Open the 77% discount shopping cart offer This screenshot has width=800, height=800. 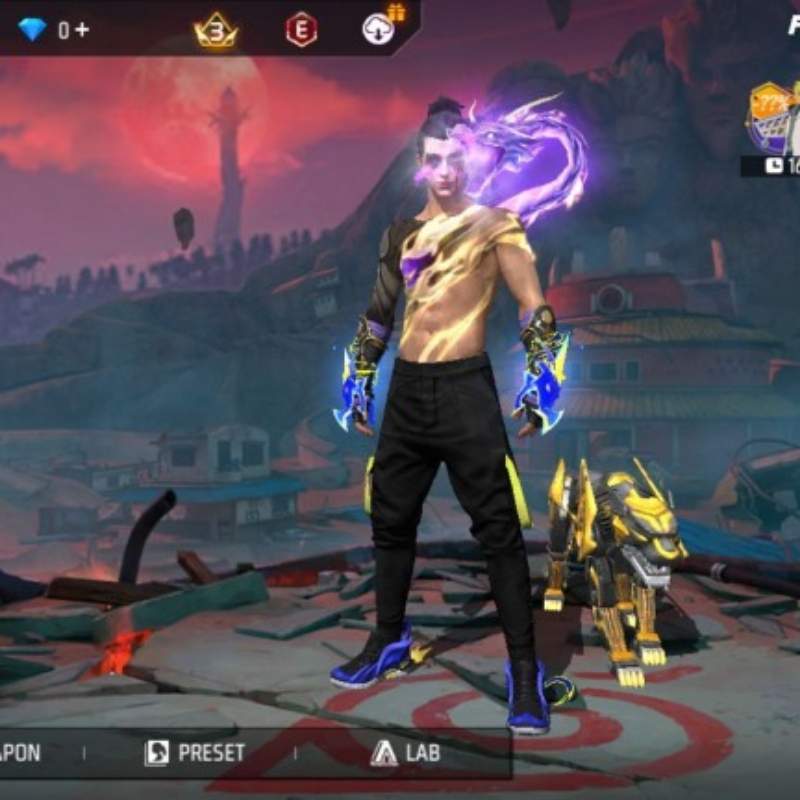click(x=773, y=119)
